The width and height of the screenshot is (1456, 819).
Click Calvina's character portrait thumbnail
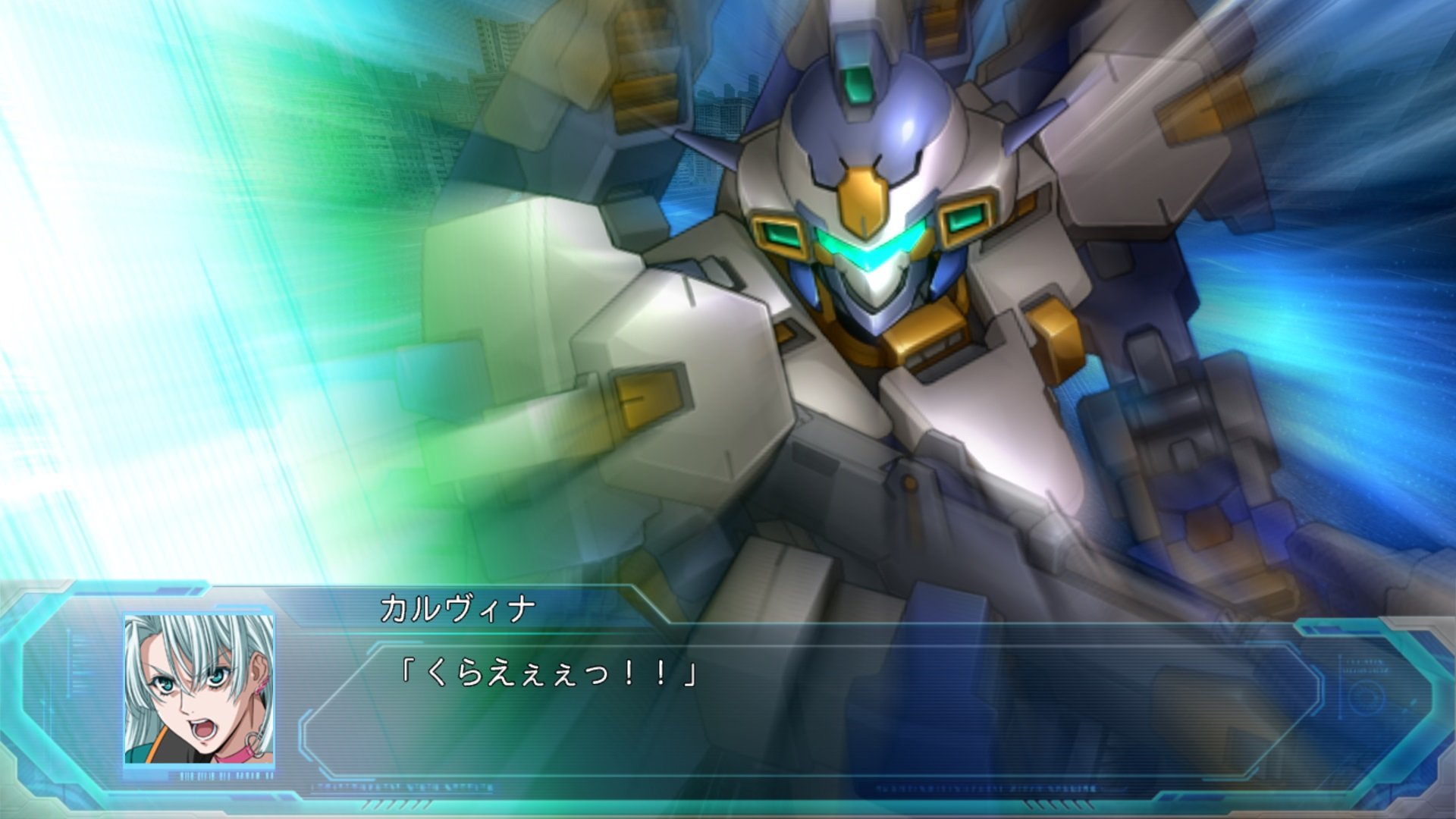tap(197, 690)
